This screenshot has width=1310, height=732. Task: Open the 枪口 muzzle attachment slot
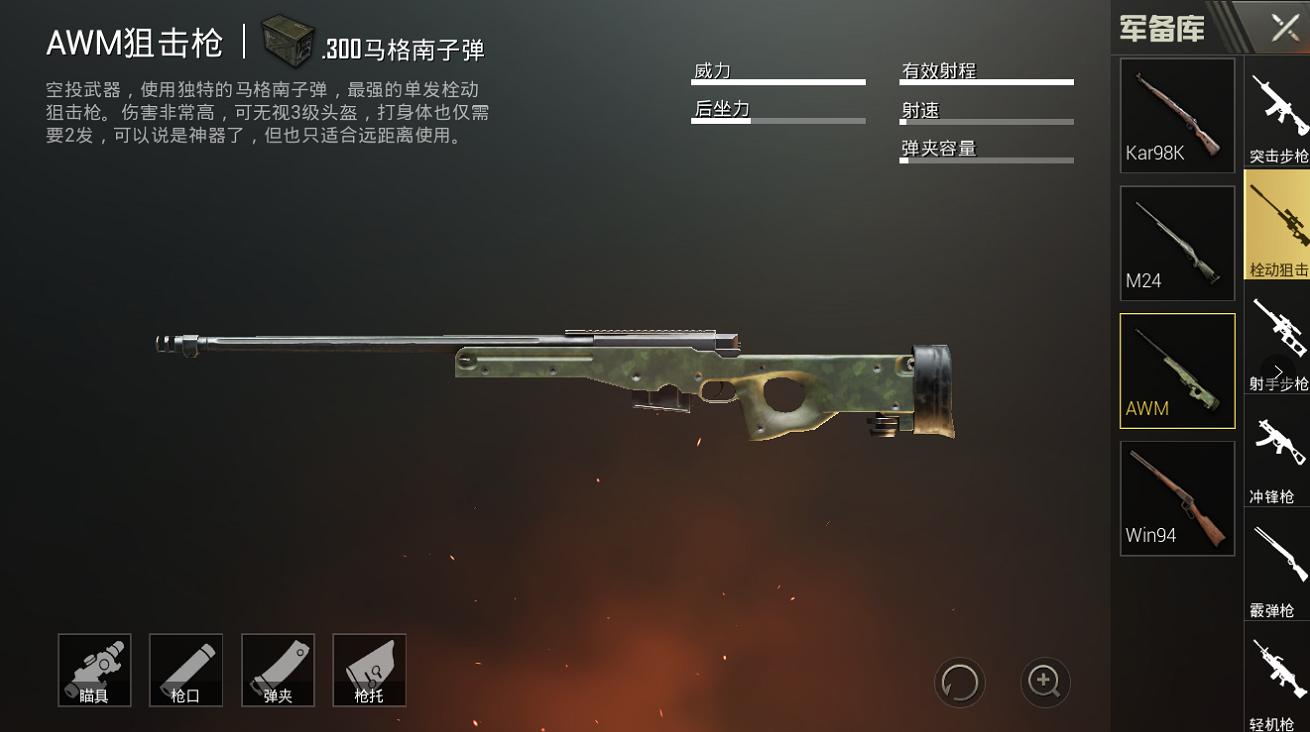pyautogui.click(x=186, y=670)
